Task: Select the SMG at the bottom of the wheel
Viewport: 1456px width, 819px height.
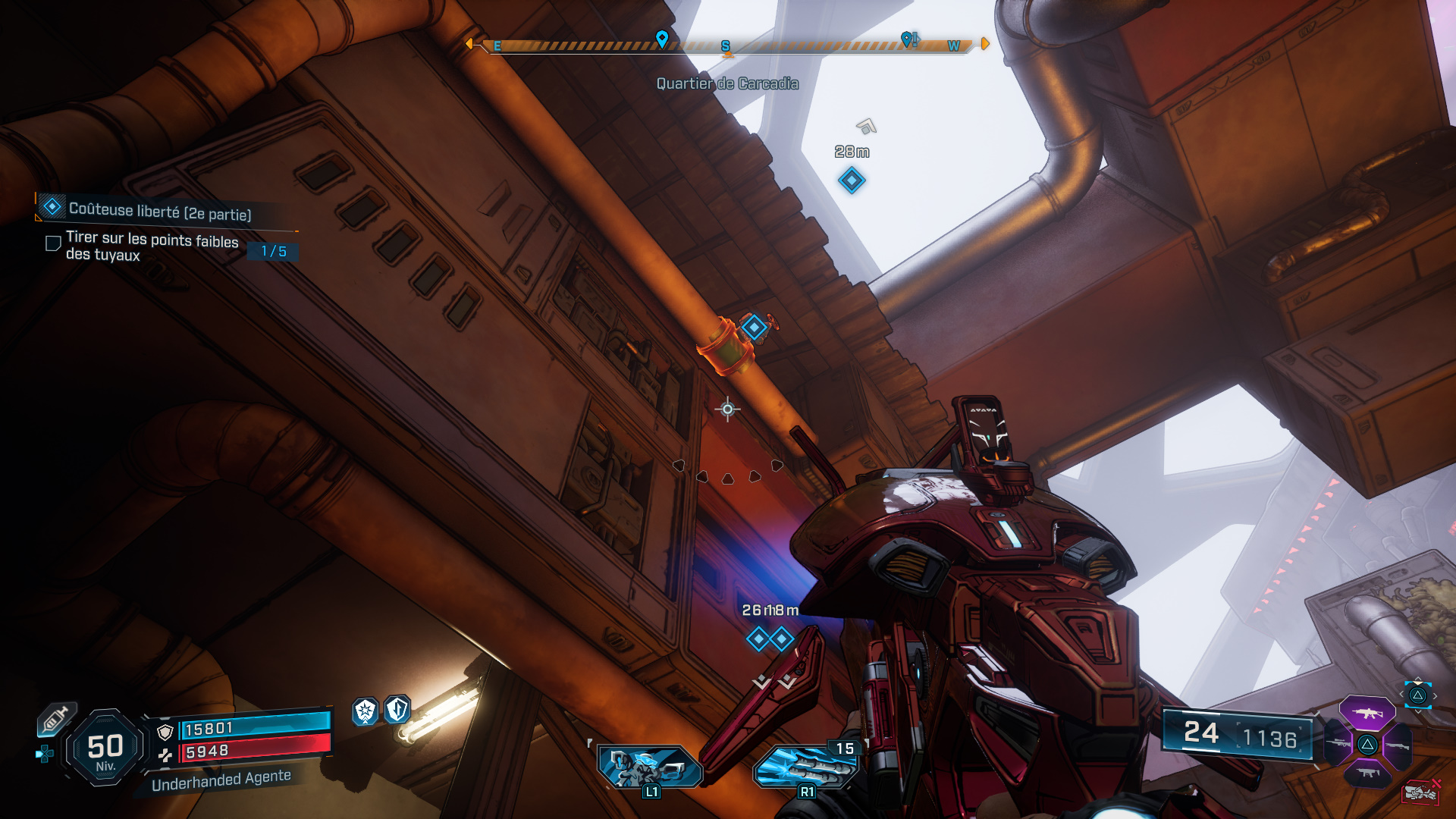Action: tap(1368, 772)
